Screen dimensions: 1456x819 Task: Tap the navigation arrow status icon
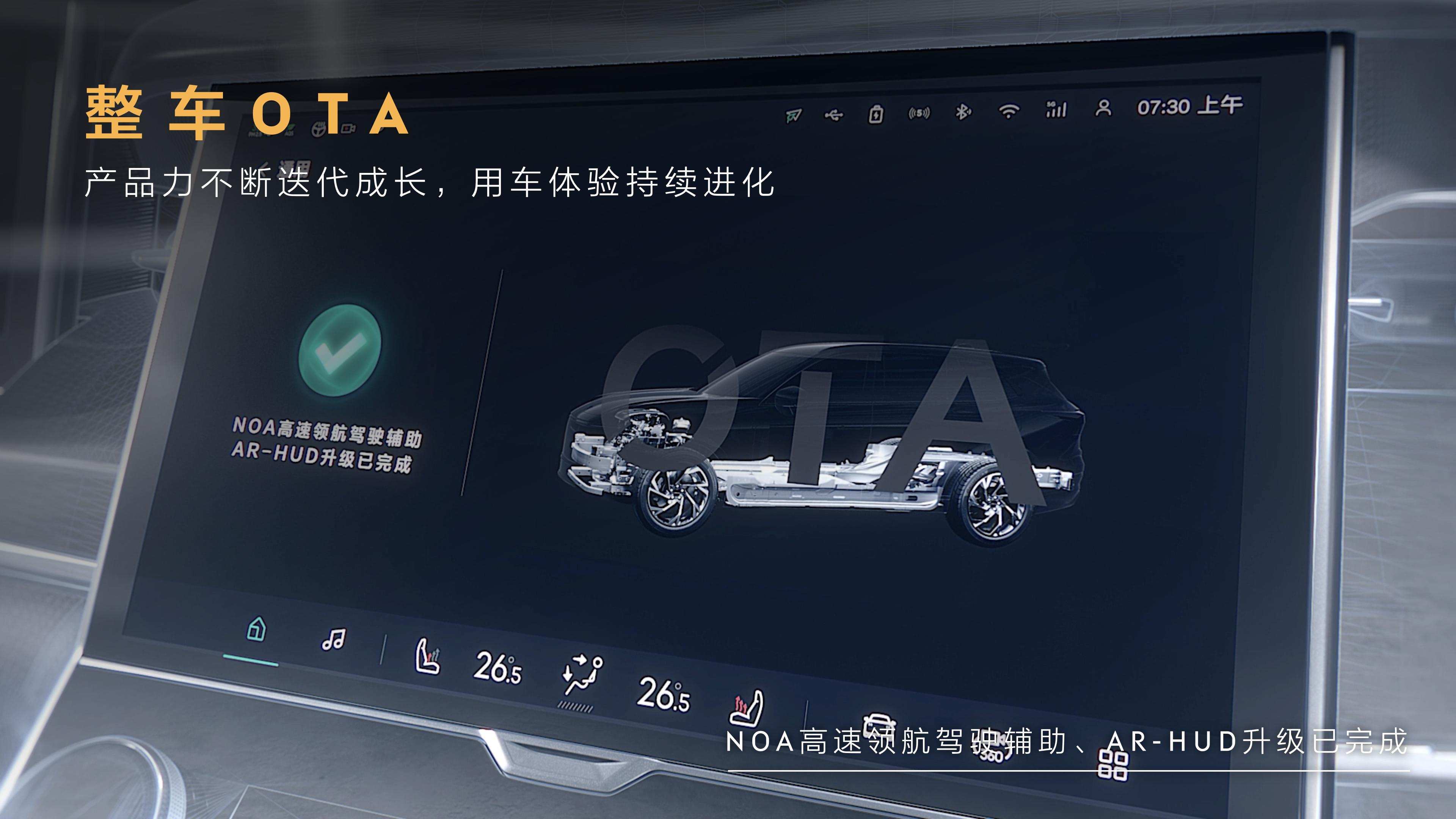point(794,116)
